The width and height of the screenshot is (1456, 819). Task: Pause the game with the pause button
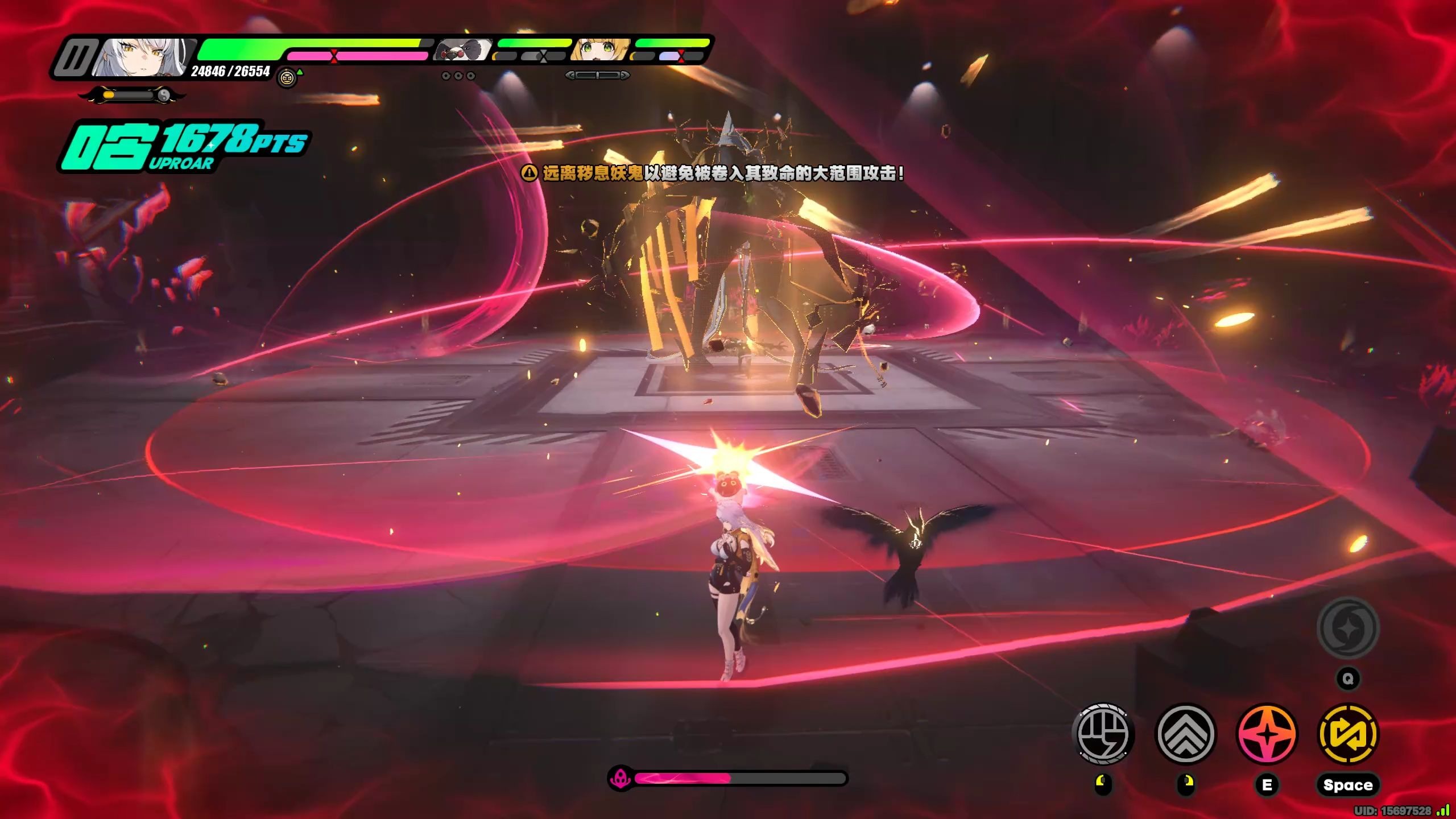74,57
